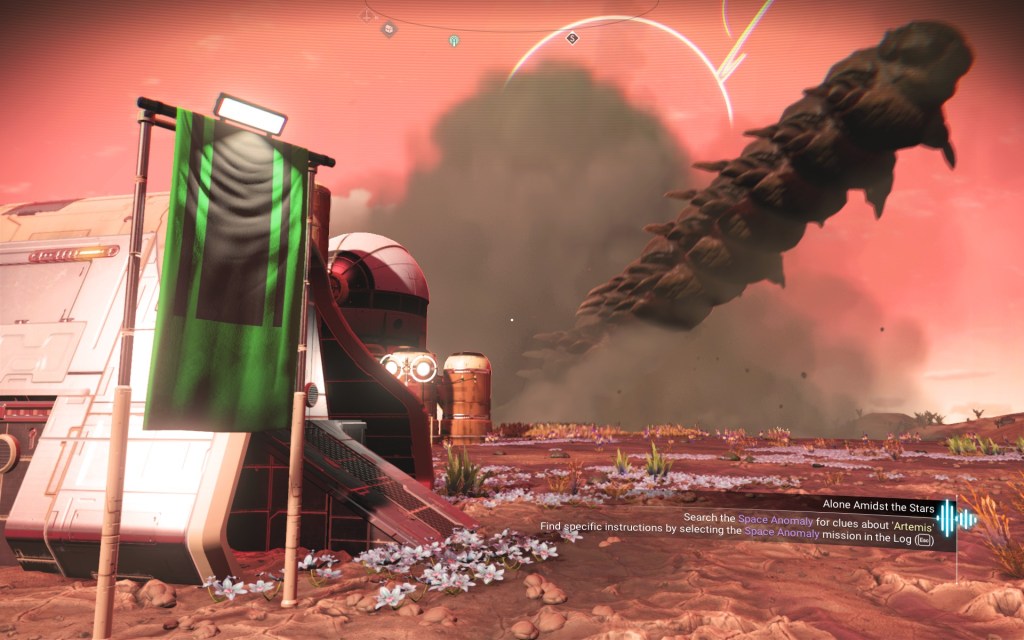The height and width of the screenshot is (640, 1024).
Task: Click the grey cube marker on the compass
Action: pos(388,29)
